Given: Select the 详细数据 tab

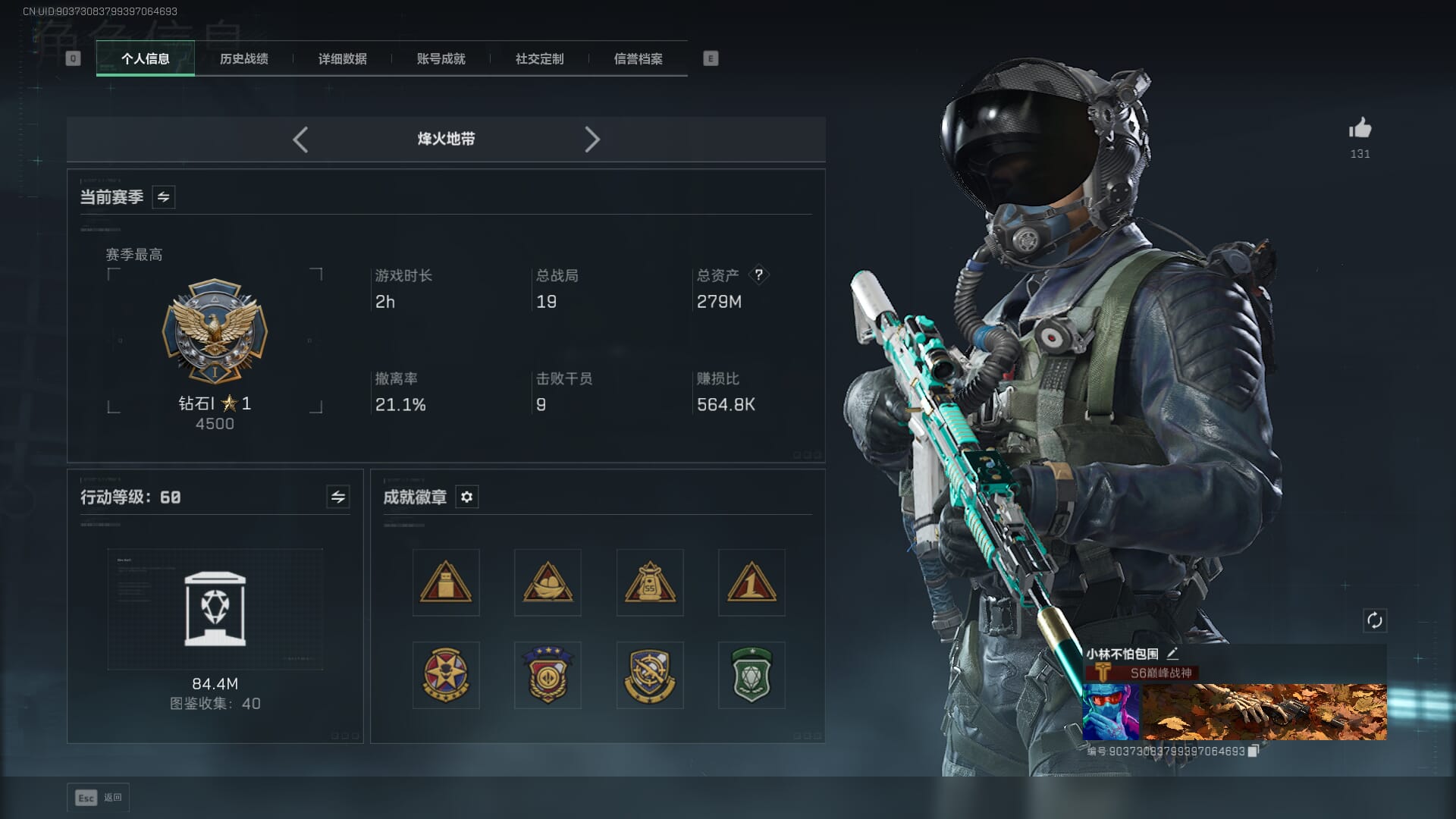Looking at the screenshot, I should 342,59.
